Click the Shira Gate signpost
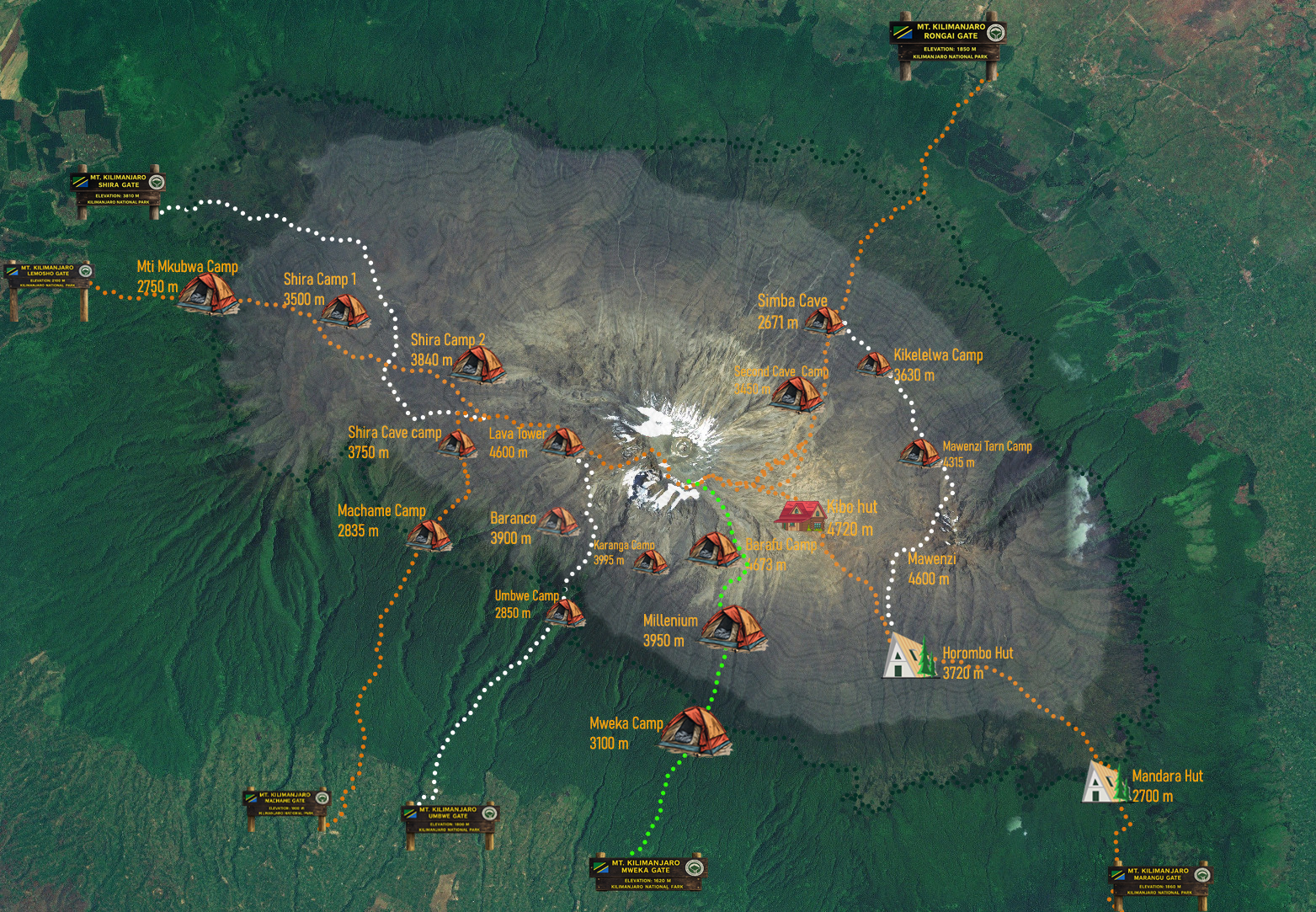The width and height of the screenshot is (1316, 912). tap(119, 189)
